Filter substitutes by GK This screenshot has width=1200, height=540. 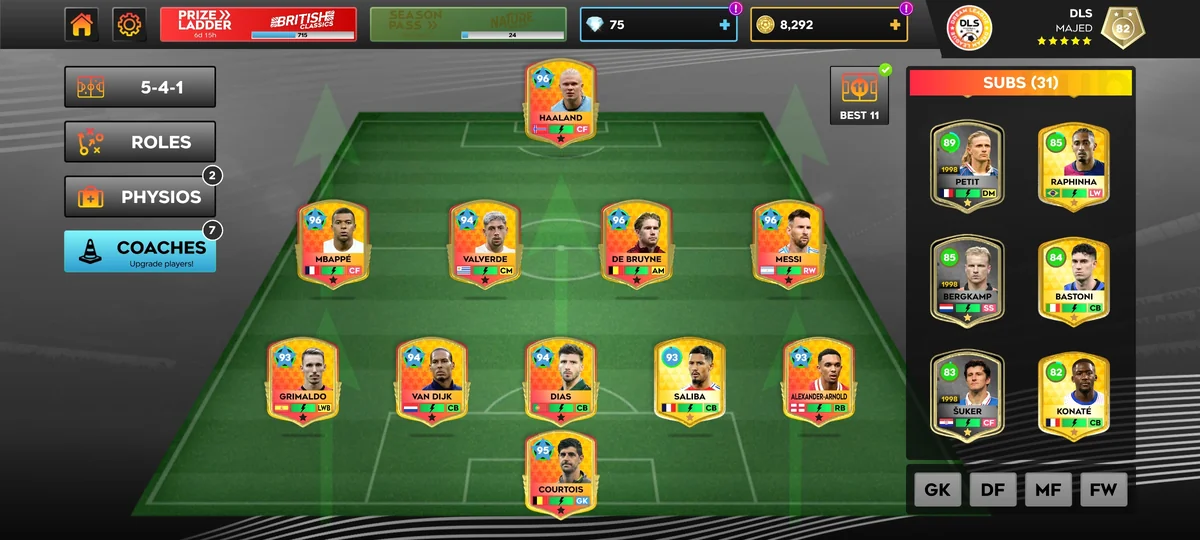(937, 490)
